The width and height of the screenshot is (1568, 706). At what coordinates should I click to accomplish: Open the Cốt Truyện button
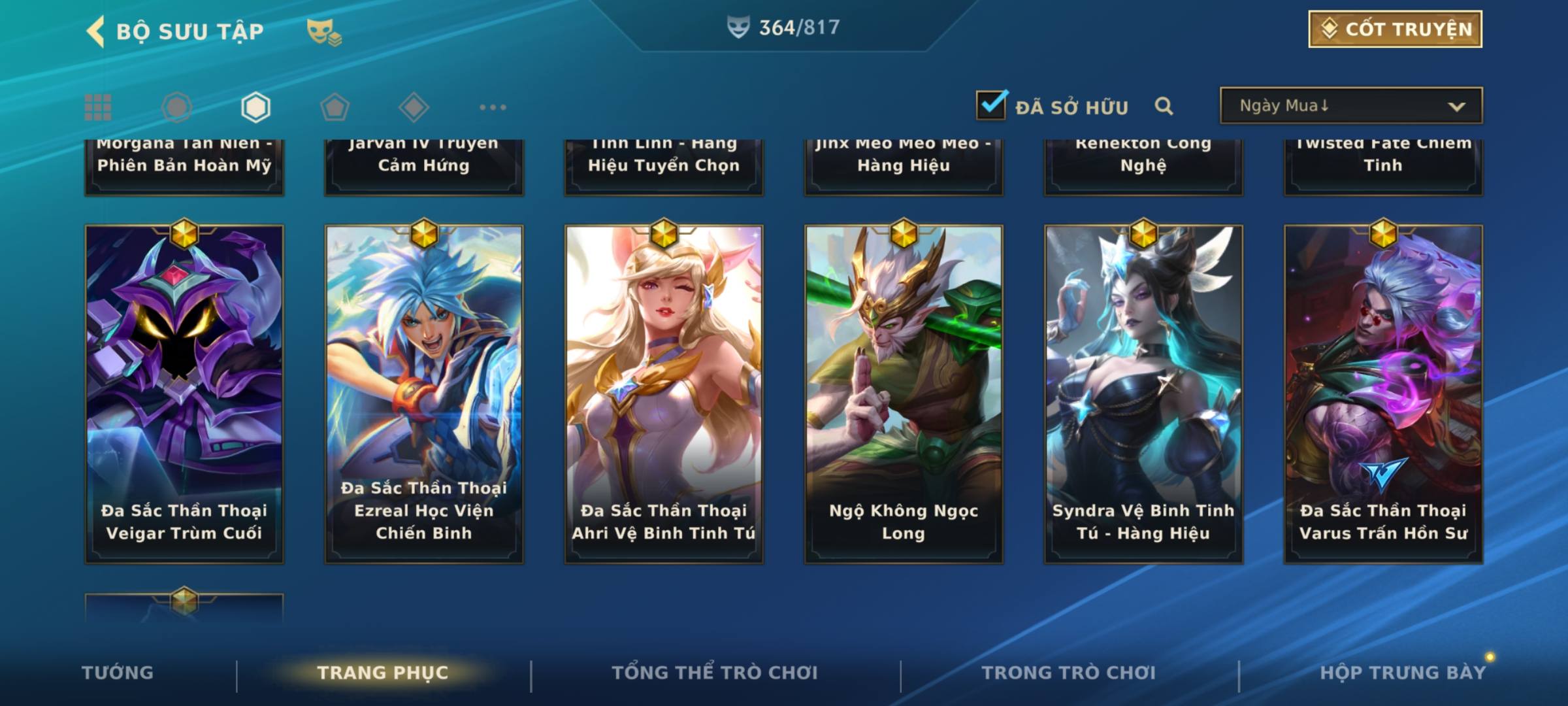tap(1395, 29)
